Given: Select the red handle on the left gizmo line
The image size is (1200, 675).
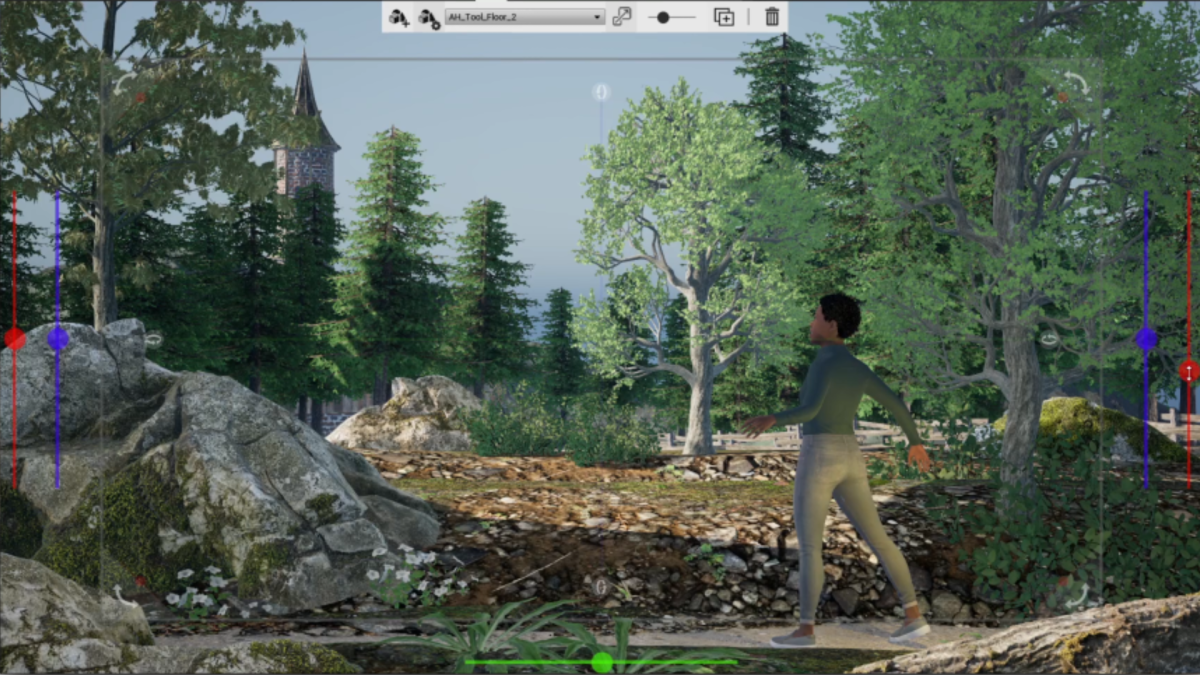Looking at the screenshot, I should [x=14, y=338].
